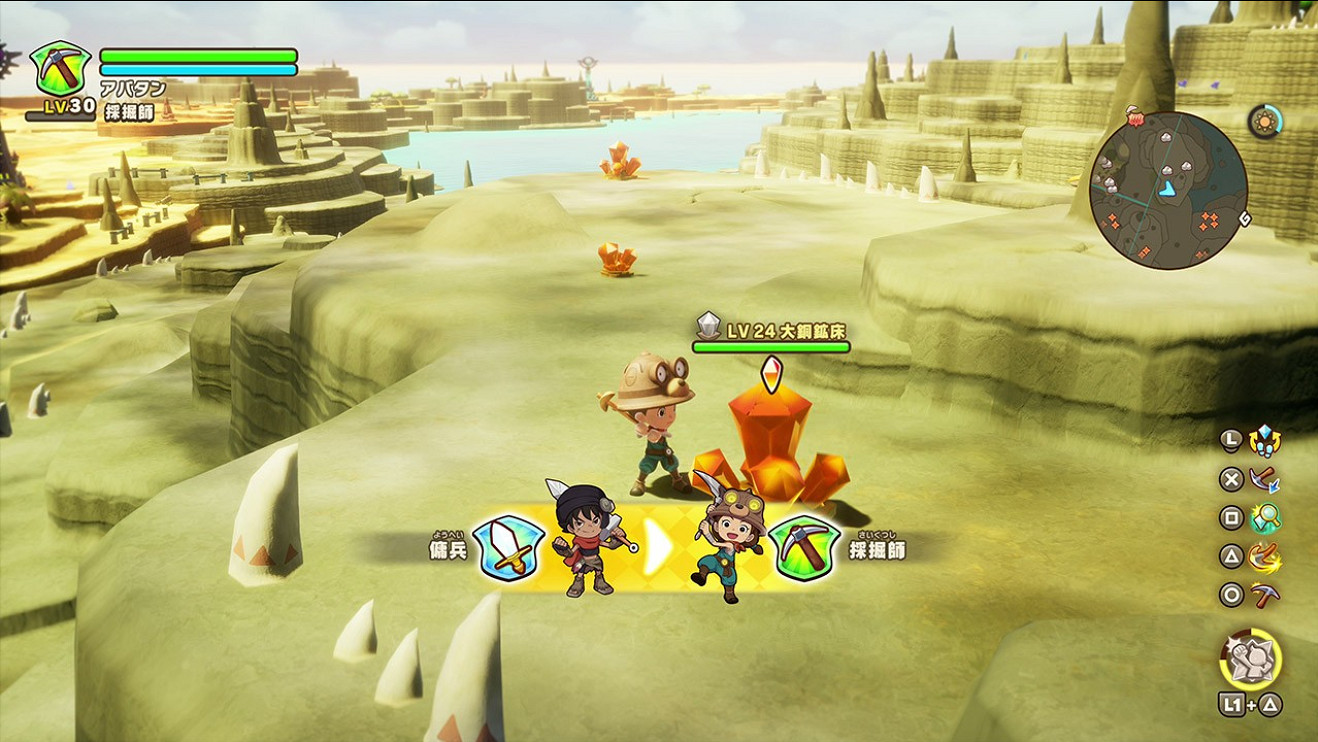
Task: Select the miner character portrait in banner
Action: (x=730, y=545)
